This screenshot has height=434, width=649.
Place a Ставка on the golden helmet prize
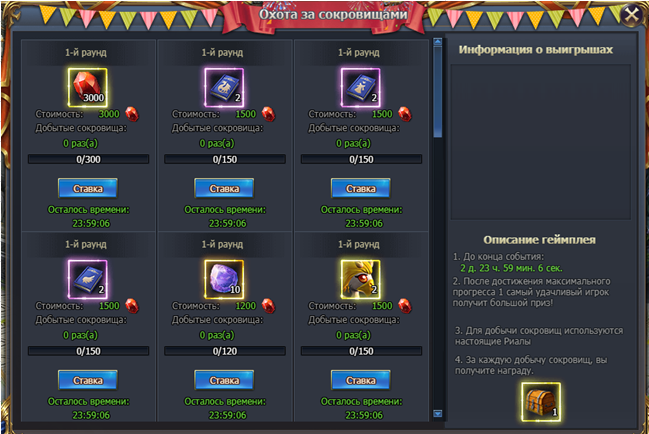coord(360,380)
